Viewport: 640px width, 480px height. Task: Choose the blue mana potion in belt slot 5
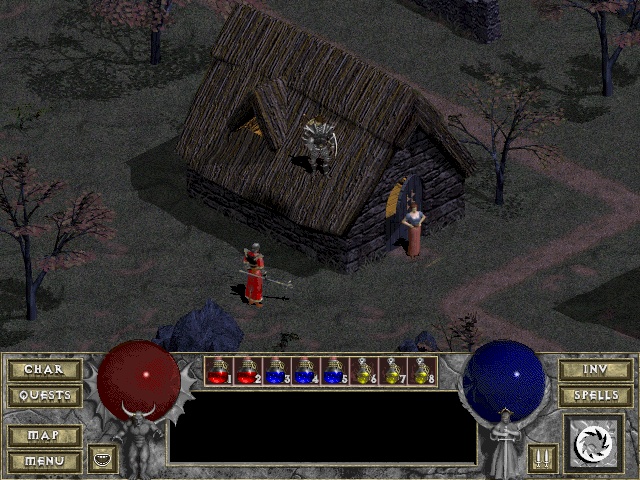tap(335, 371)
